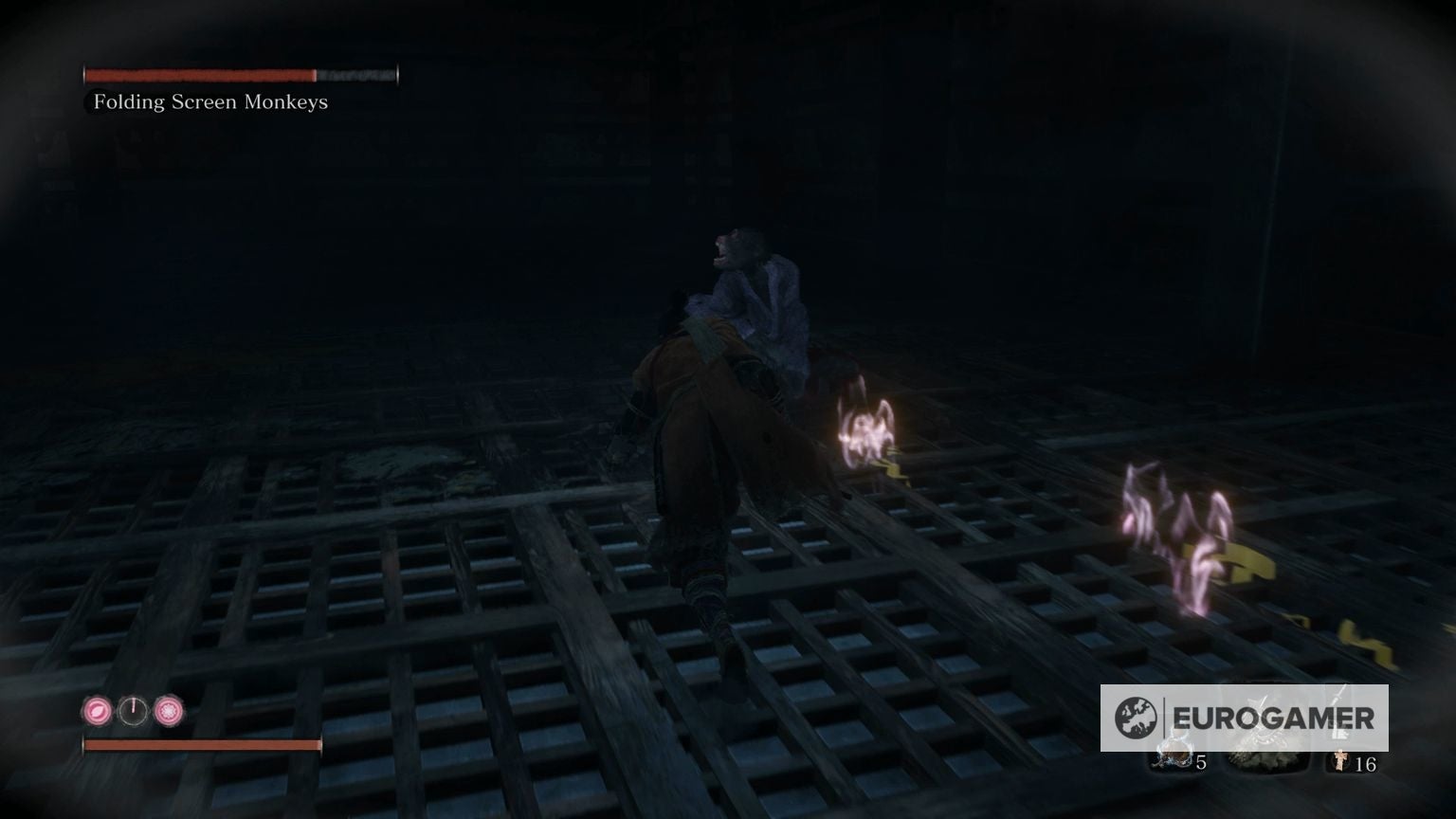
Task: Select the Healing Gourd quick item icon
Action: point(97,709)
